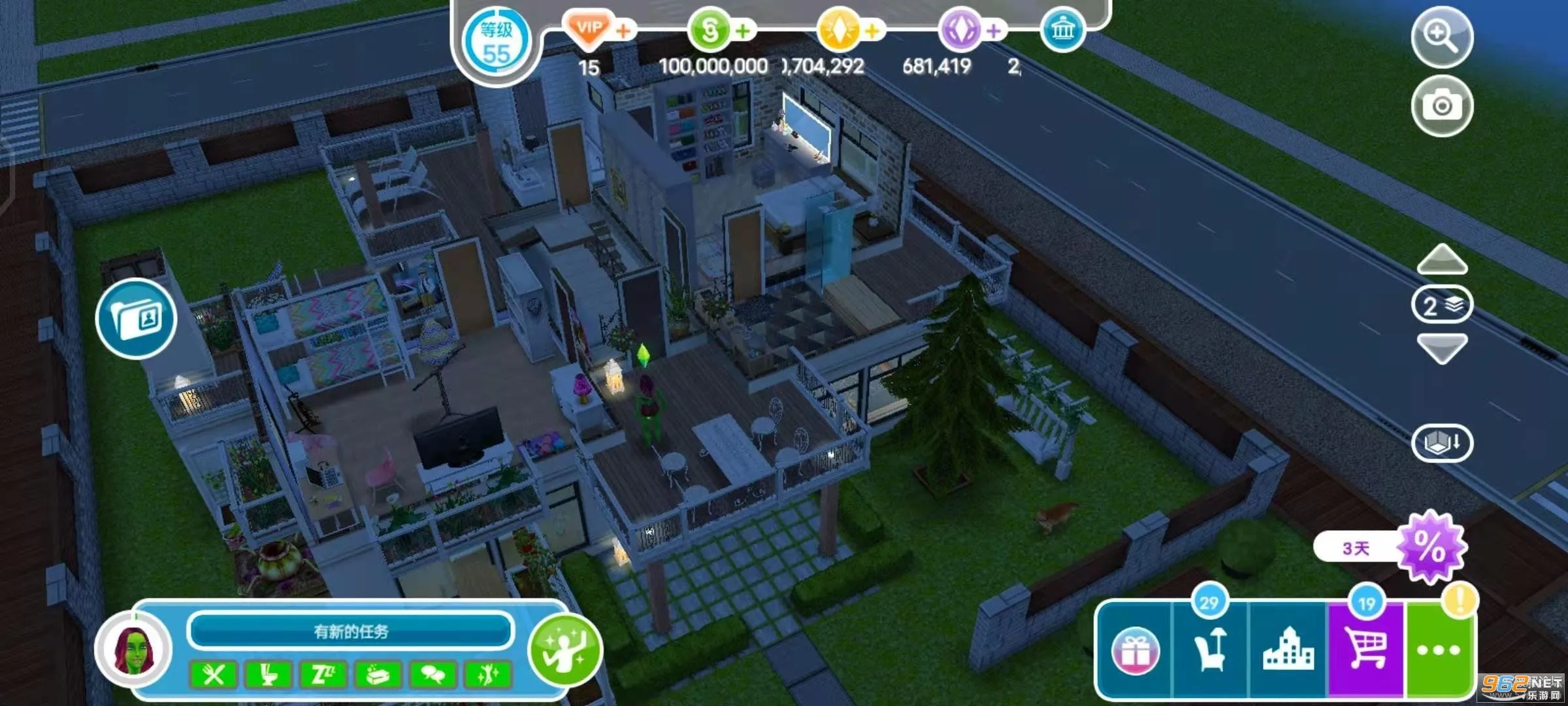Select the green-skinned Sim portrait
The image size is (1568, 706).
click(x=134, y=650)
